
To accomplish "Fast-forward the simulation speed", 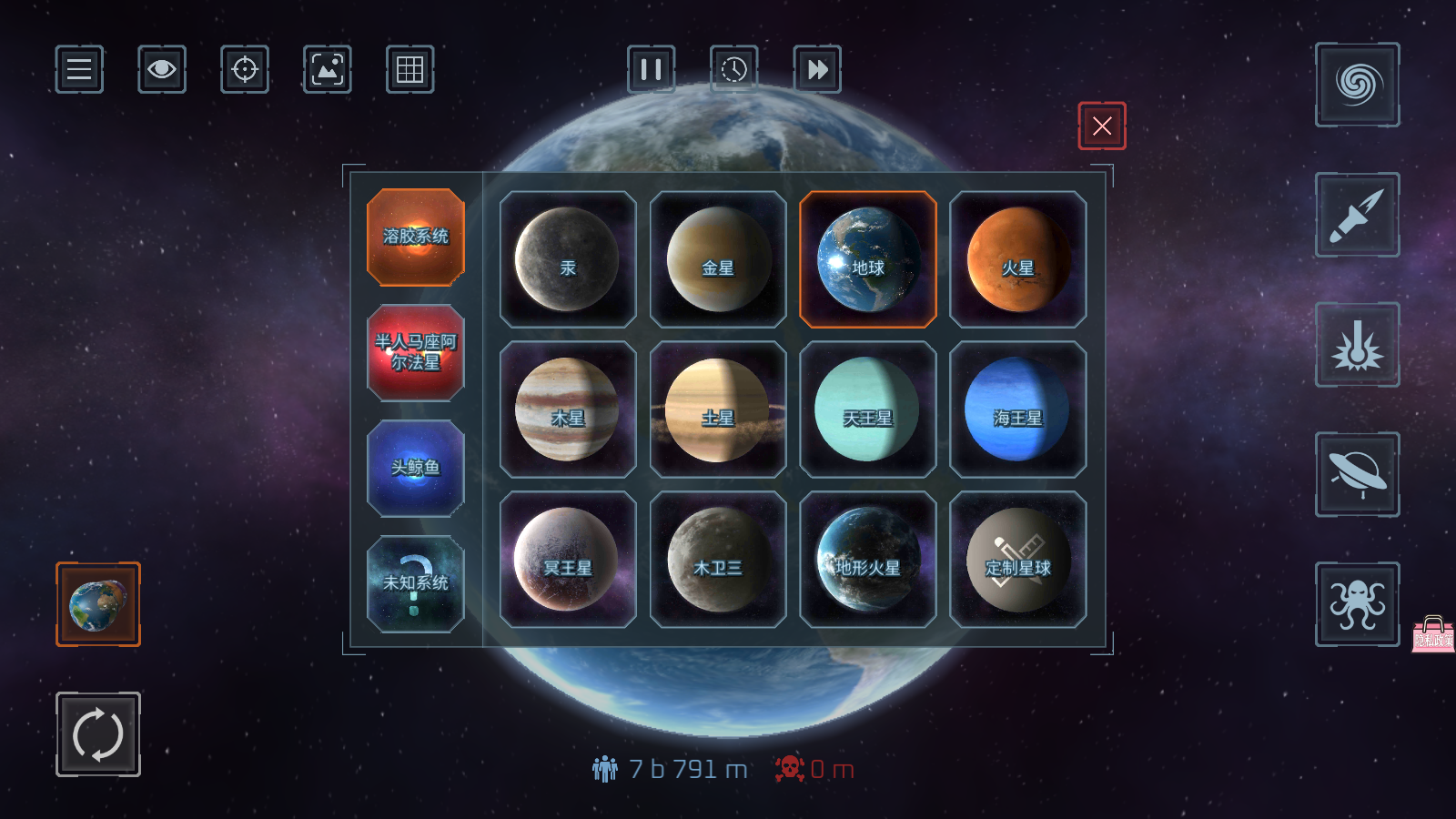I will (816, 70).
